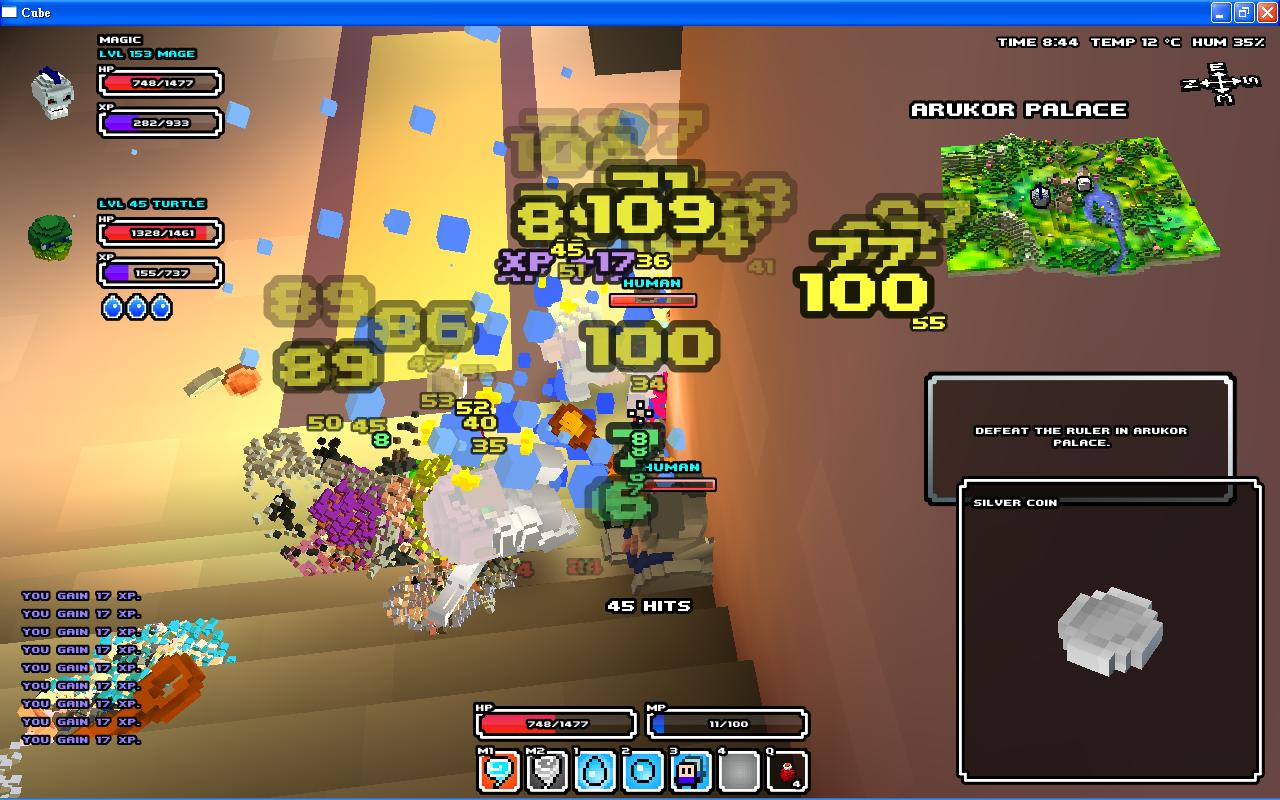The height and width of the screenshot is (800, 1280).
Task: Click the compass direction indicator
Action: (1220, 84)
